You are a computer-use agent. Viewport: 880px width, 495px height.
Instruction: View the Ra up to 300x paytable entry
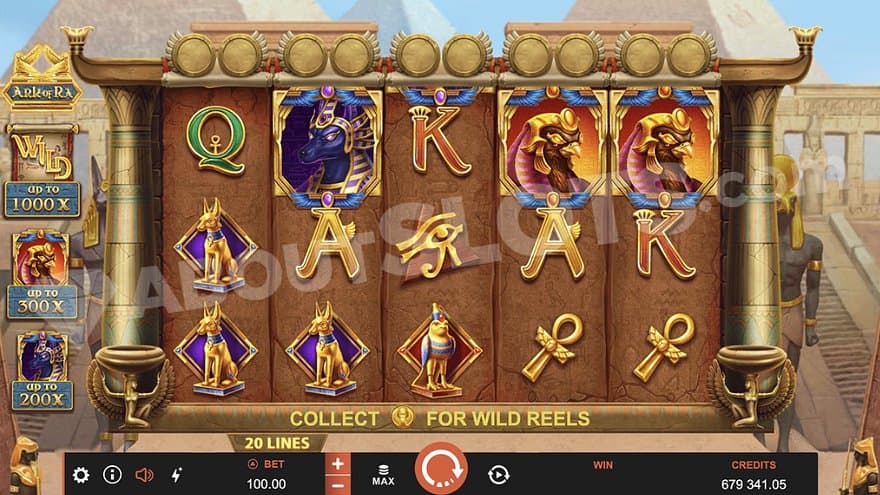[42, 273]
